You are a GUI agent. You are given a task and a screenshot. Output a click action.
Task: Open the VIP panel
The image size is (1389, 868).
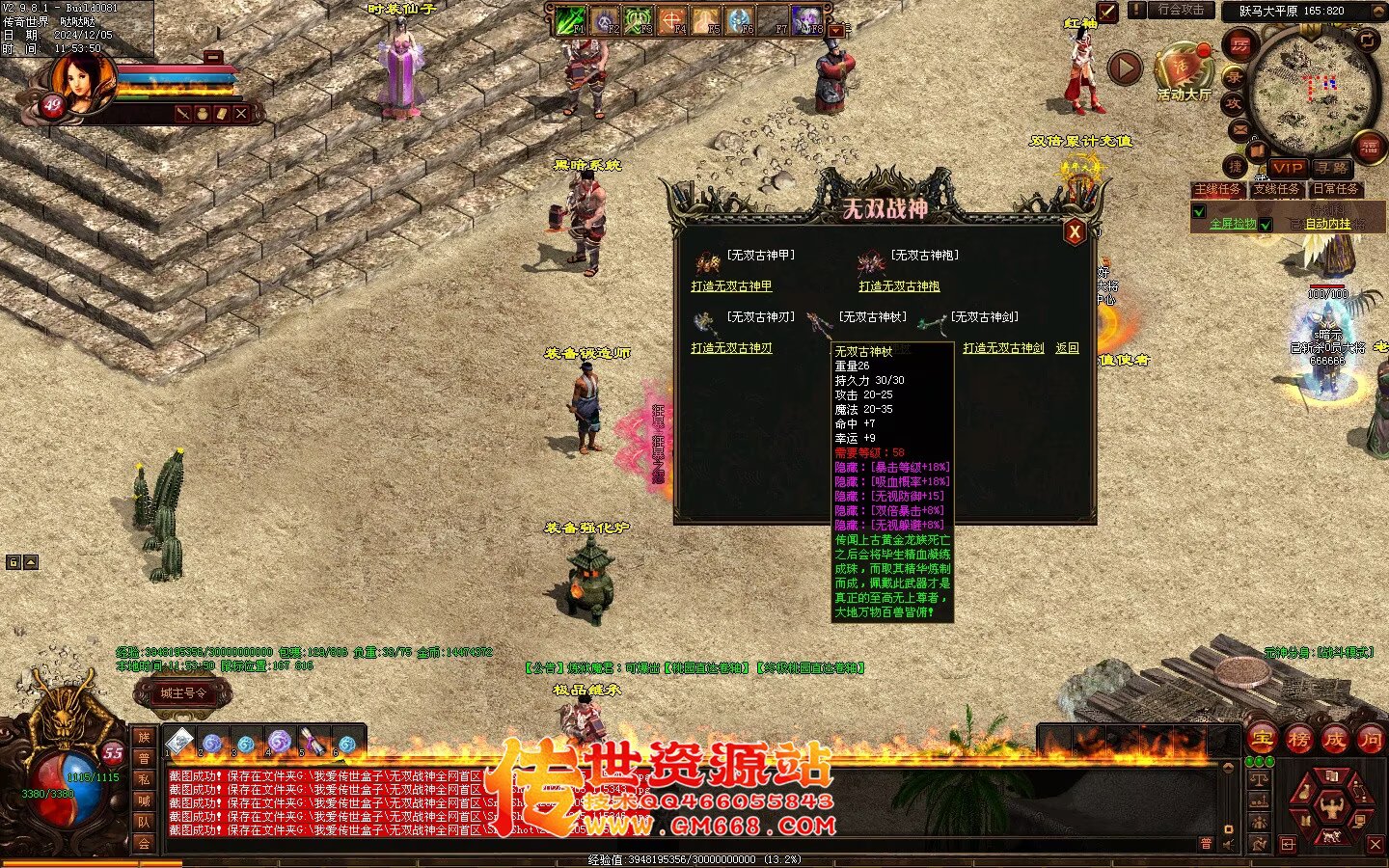point(1287,168)
